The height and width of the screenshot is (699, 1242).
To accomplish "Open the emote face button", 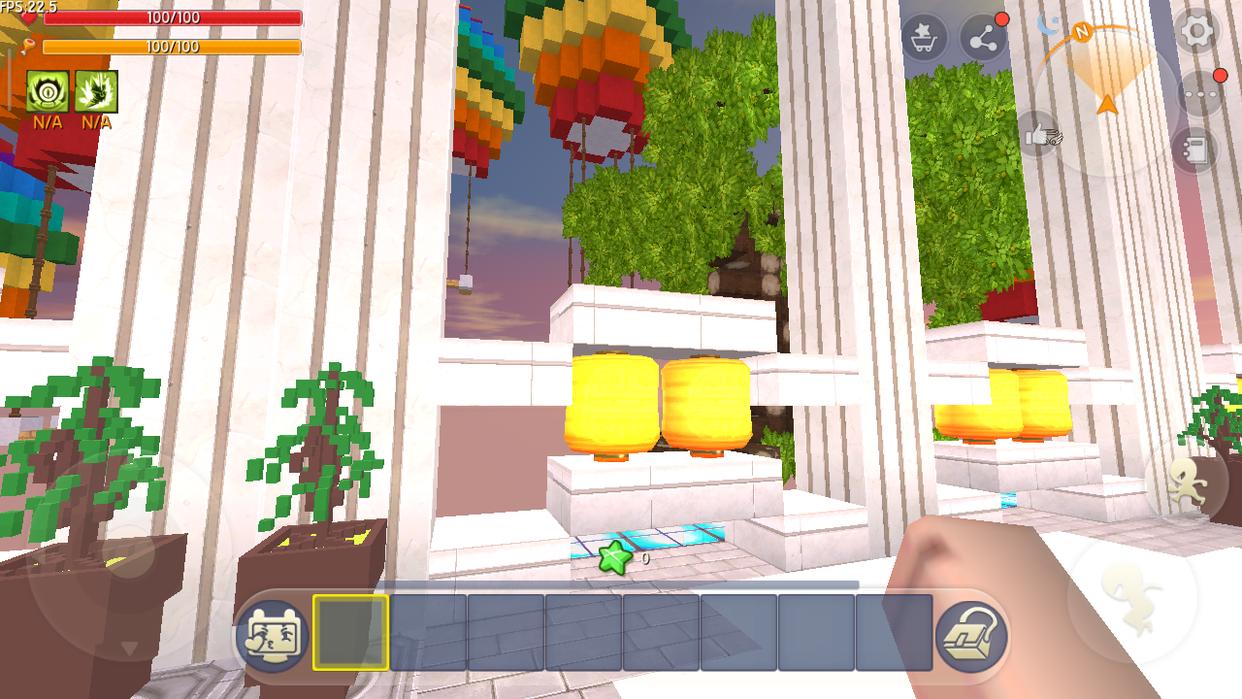I will point(272,633).
